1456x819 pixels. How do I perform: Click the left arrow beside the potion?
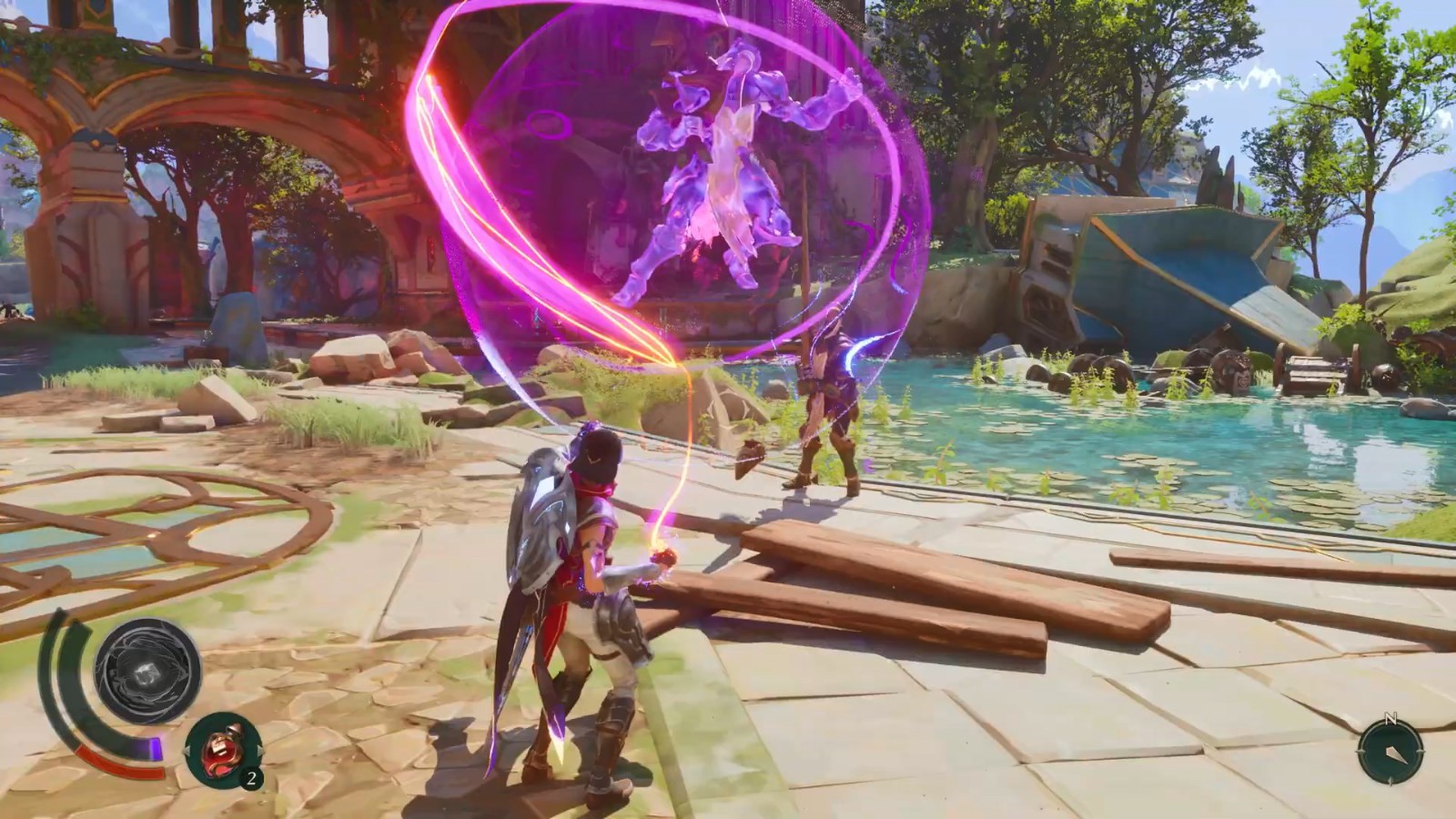[x=187, y=751]
